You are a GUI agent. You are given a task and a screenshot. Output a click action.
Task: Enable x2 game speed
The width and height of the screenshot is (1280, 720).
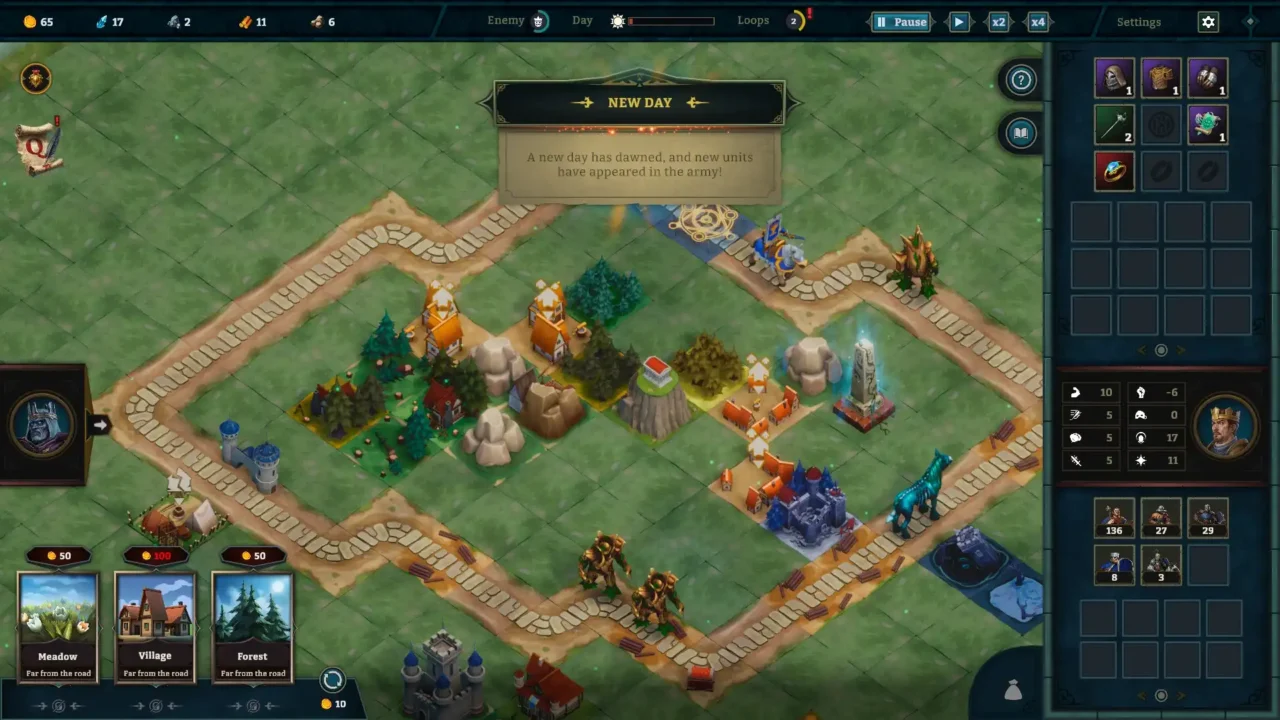coord(997,21)
